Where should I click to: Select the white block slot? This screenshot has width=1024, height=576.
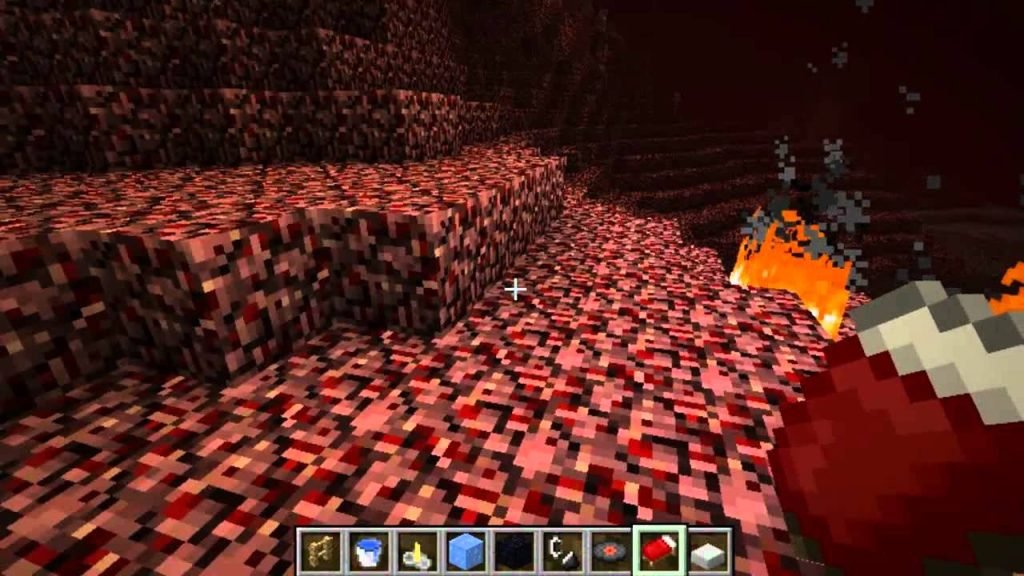(706, 550)
